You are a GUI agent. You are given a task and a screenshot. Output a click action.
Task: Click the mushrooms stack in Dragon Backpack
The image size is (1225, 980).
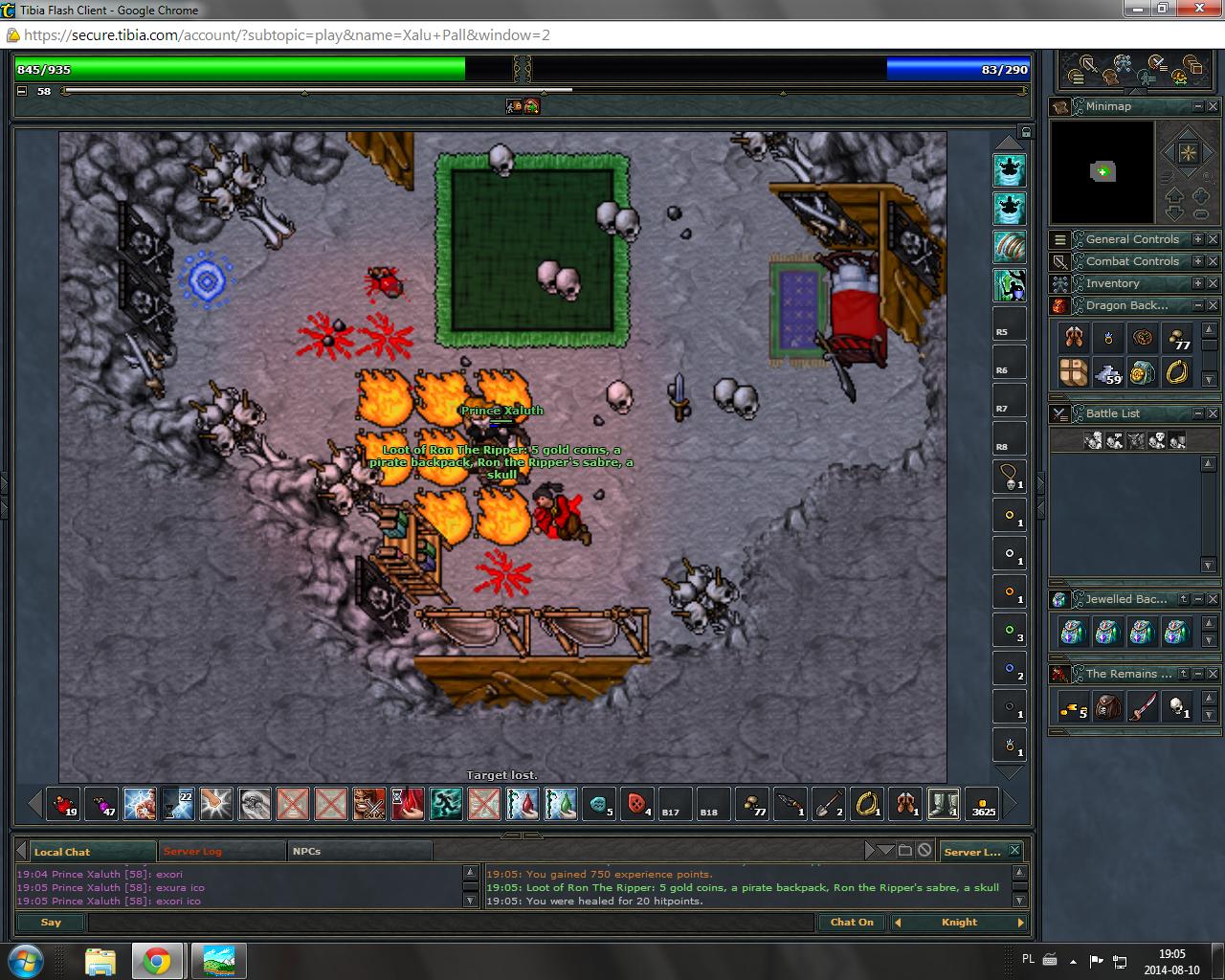coord(1177,338)
